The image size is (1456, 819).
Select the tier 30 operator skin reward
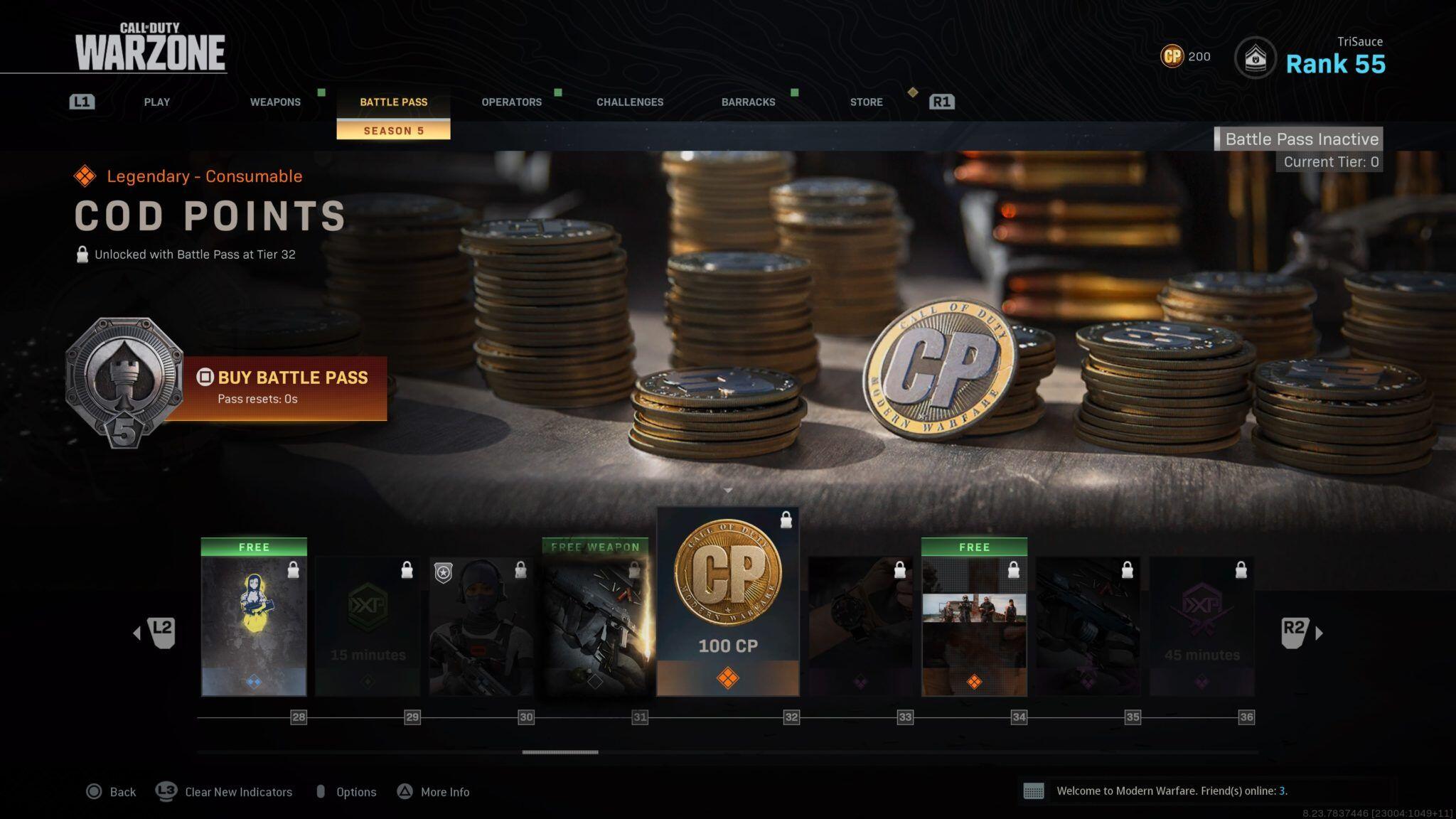481,626
